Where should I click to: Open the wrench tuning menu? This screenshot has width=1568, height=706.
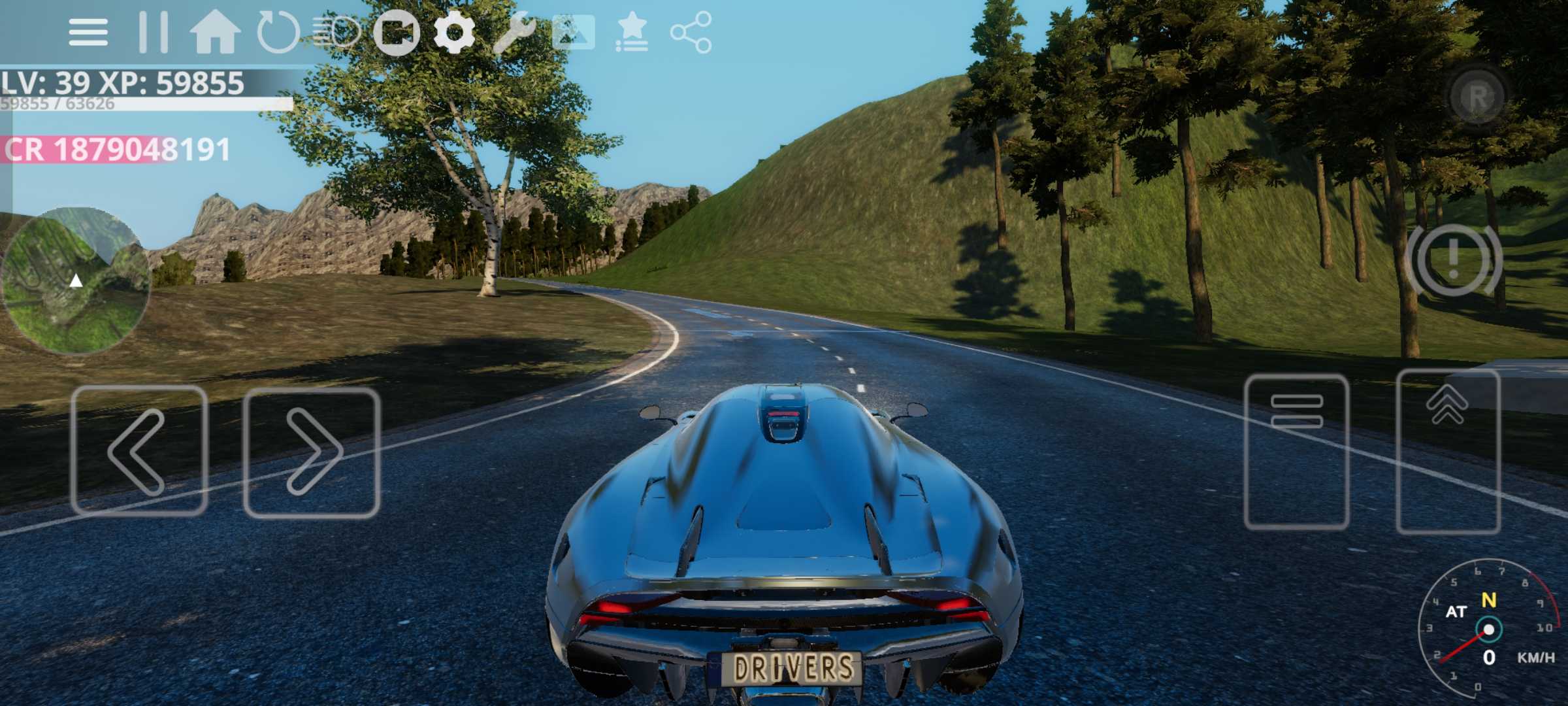click(514, 32)
